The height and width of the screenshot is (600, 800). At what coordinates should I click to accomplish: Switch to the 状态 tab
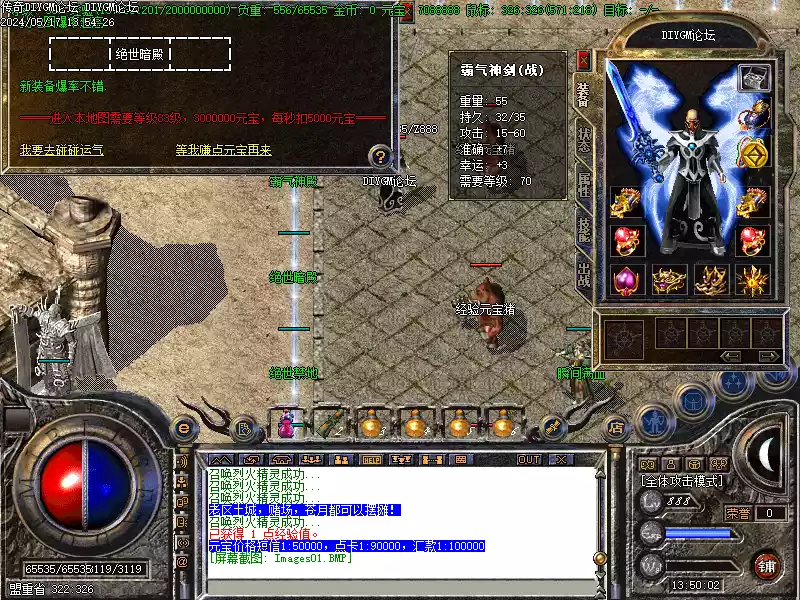(x=583, y=141)
